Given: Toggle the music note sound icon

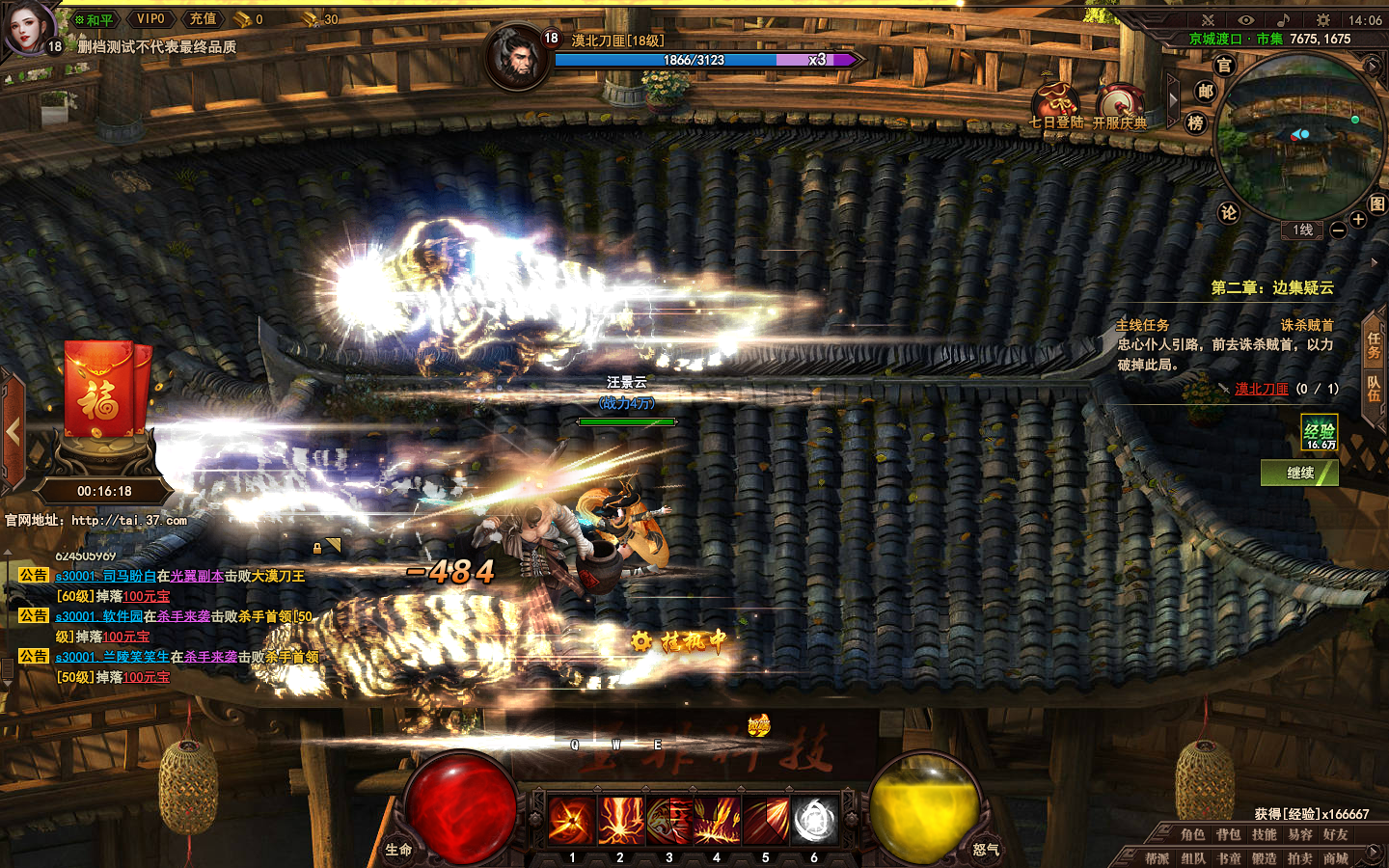Looking at the screenshot, I should 1283,20.
